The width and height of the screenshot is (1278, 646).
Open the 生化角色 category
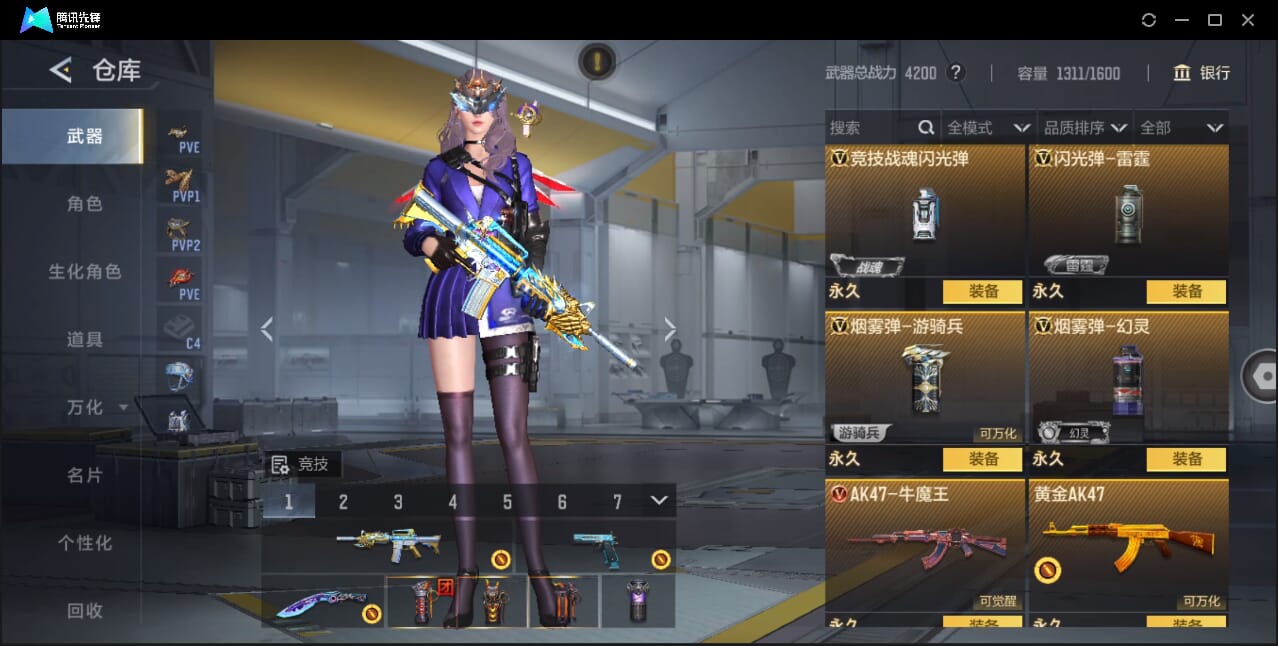coord(85,272)
